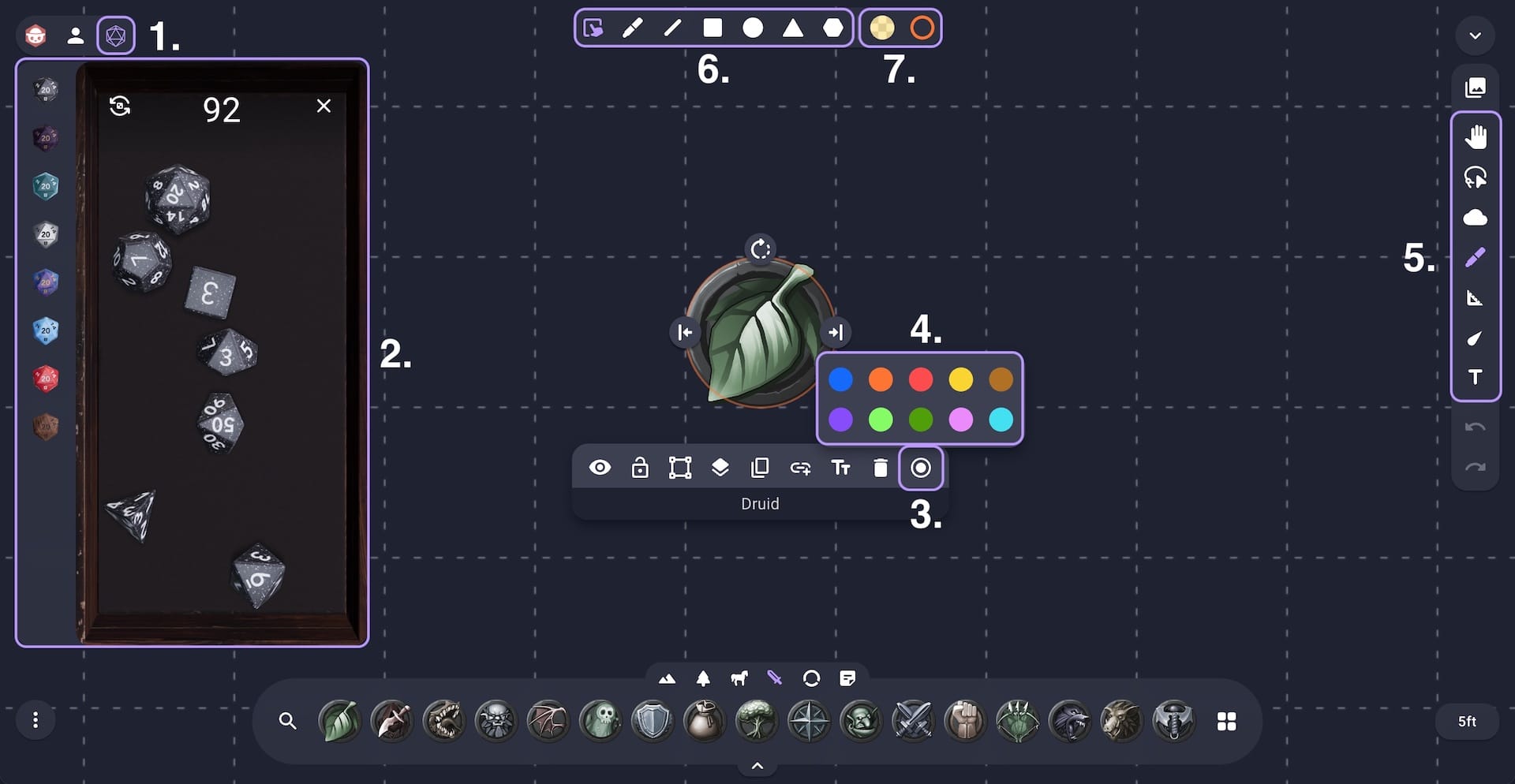
Task: Switch to the Mounts token category
Action: 739,678
